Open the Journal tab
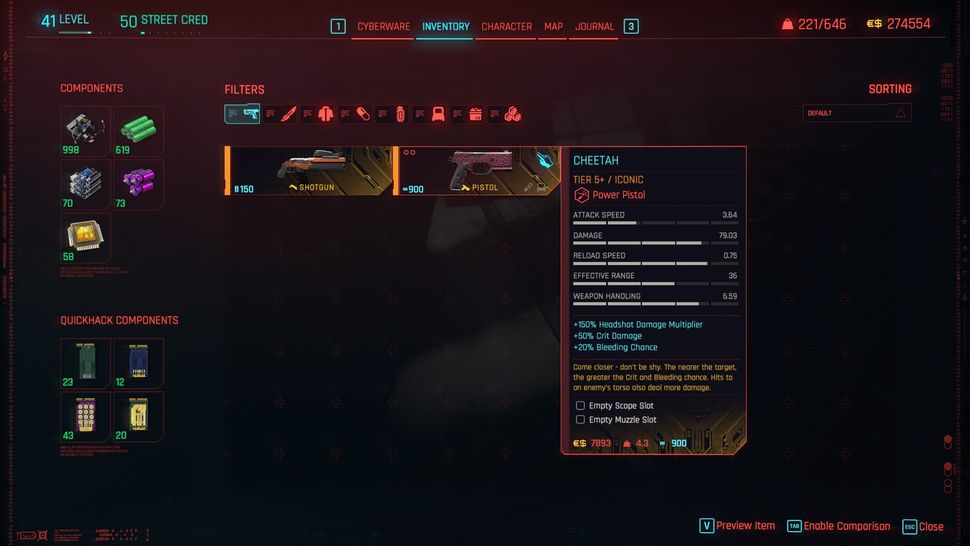The width and height of the screenshot is (970, 546). pyautogui.click(x=594, y=26)
